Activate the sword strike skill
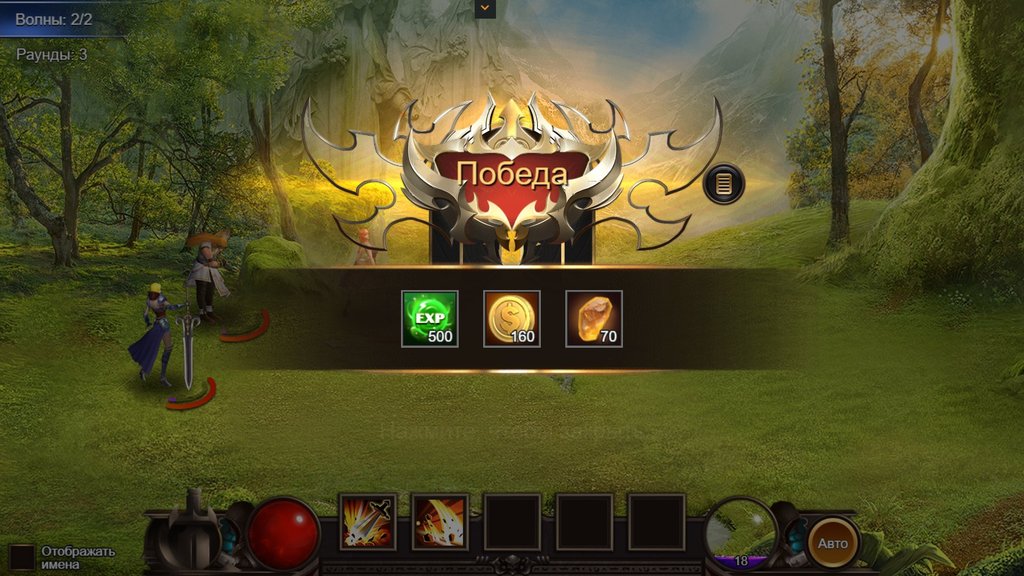This screenshot has height=576, width=1024. tap(368, 521)
